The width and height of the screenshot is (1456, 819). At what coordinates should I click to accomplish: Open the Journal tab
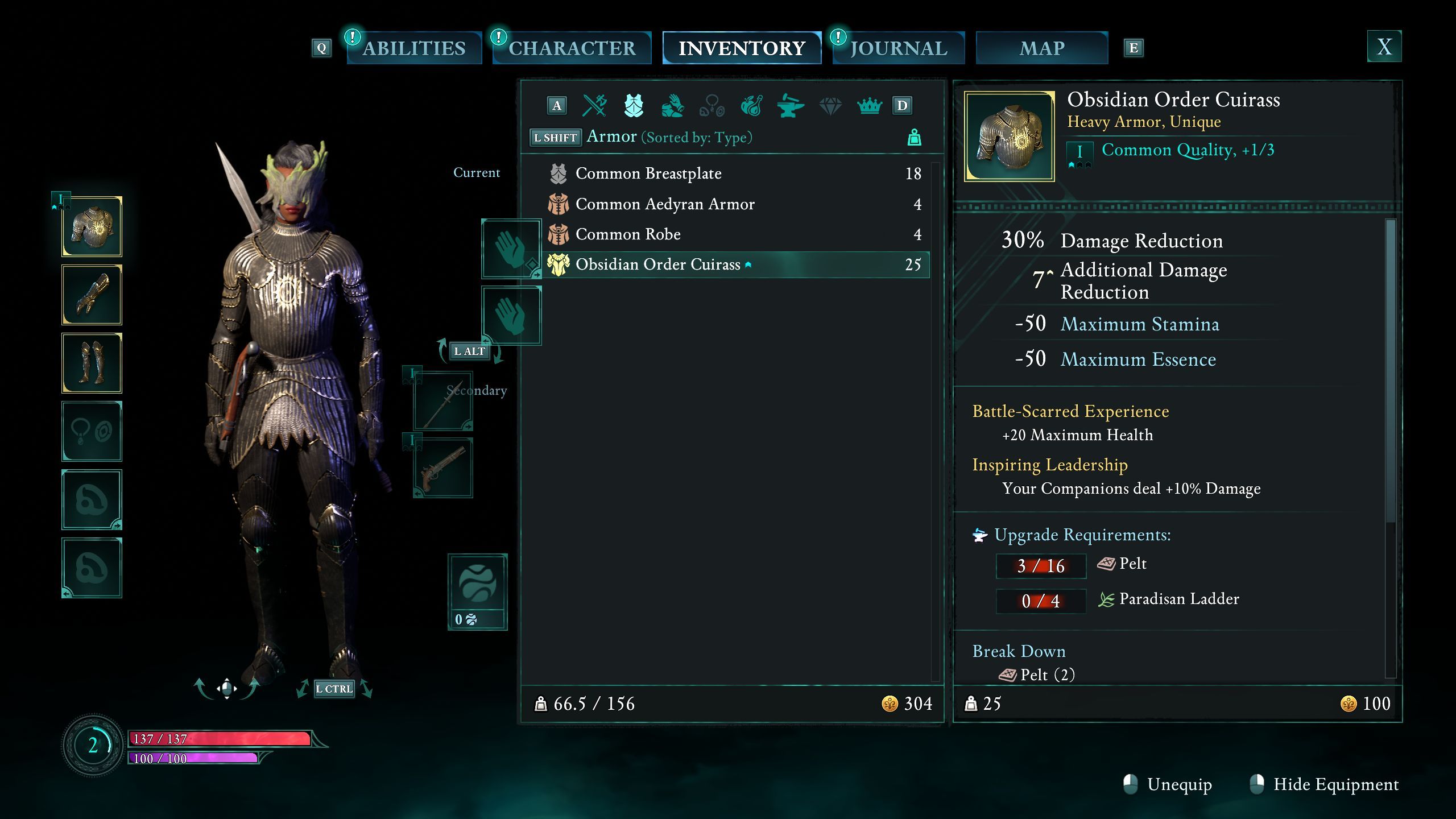point(899,48)
